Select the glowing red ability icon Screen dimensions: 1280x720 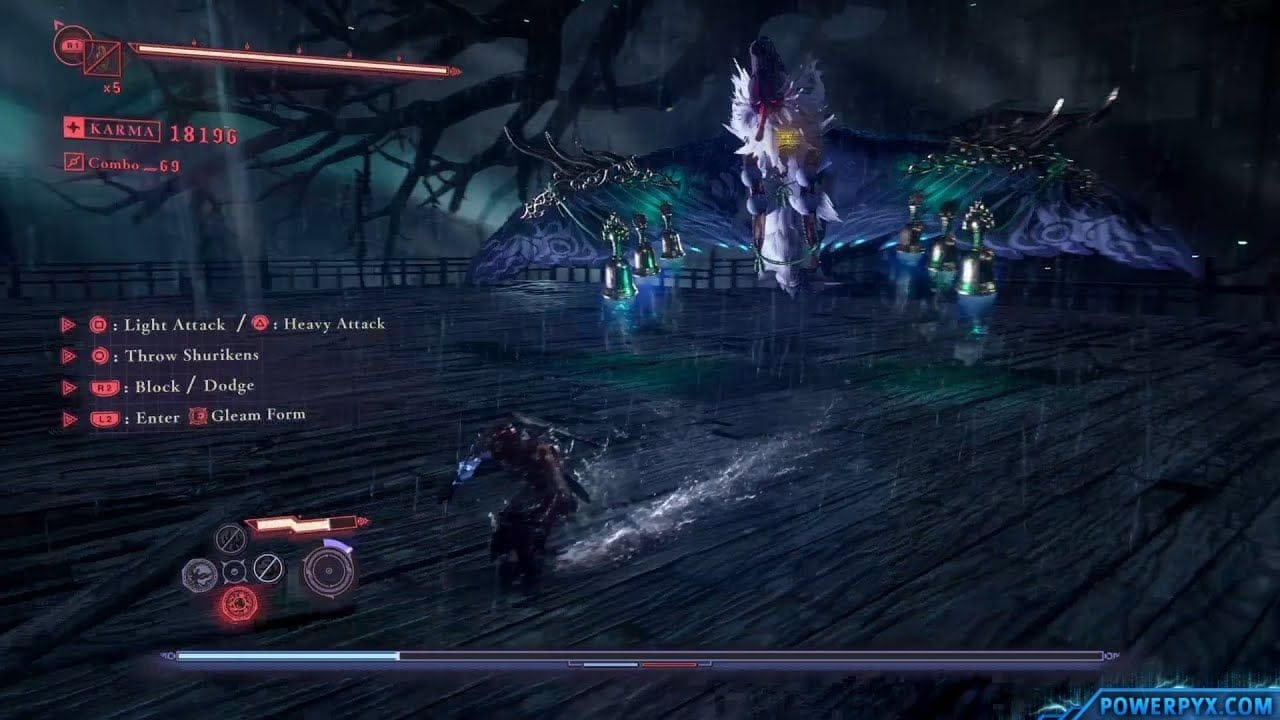(240, 603)
